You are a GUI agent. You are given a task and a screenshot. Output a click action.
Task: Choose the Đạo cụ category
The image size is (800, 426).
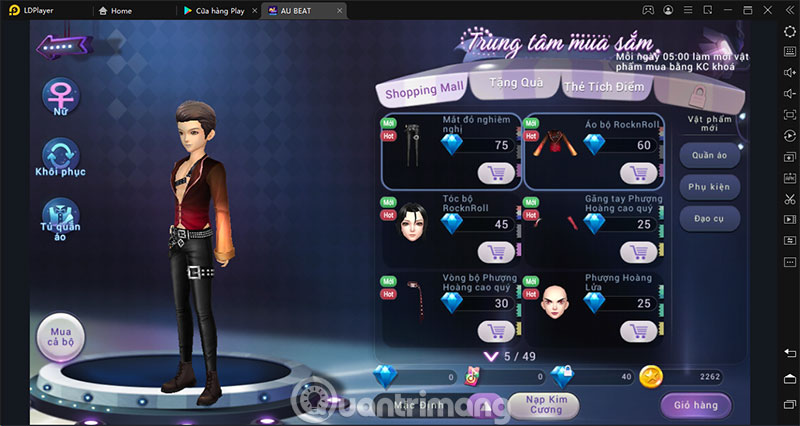tap(709, 218)
